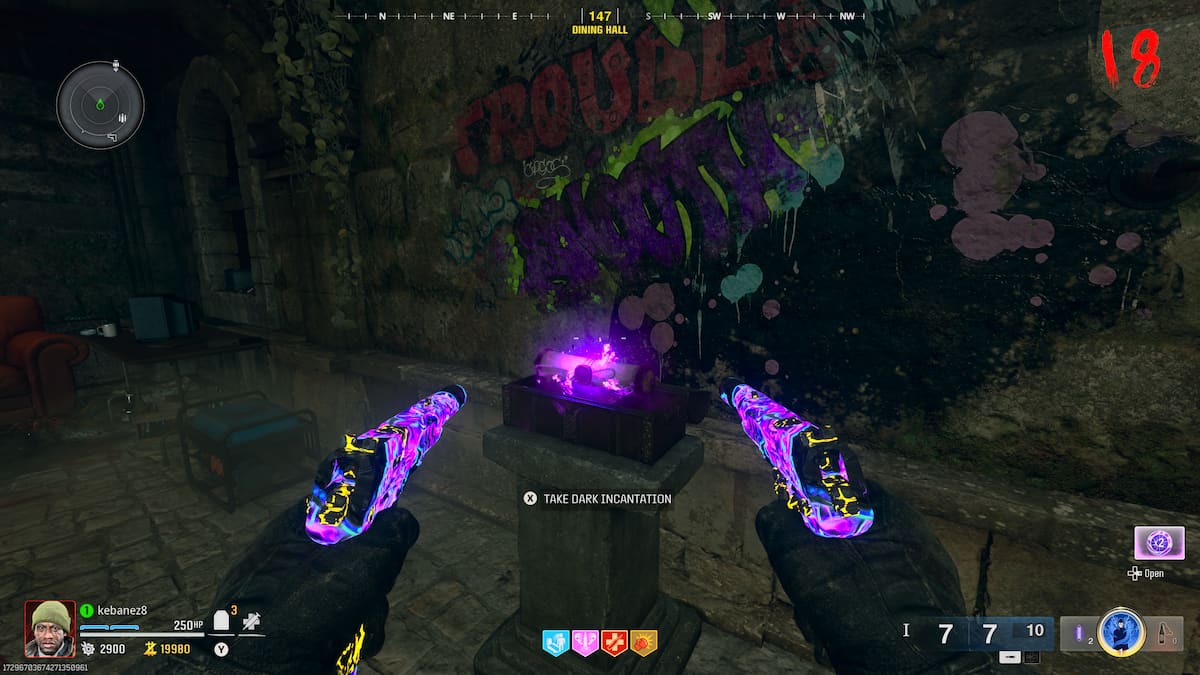Select the gold fist Melee Macchiato perk

coord(644,643)
